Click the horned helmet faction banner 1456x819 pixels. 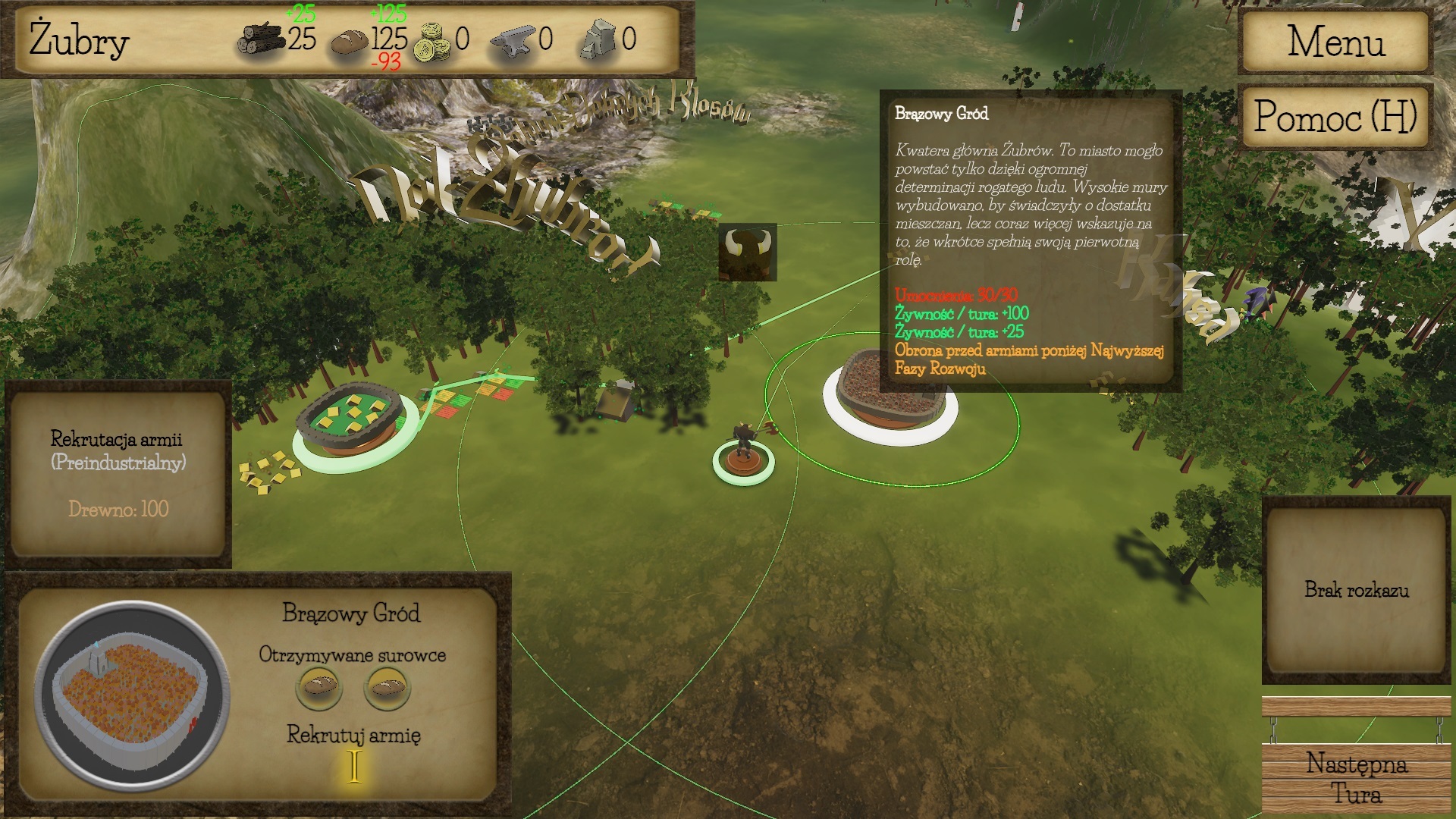click(x=748, y=252)
